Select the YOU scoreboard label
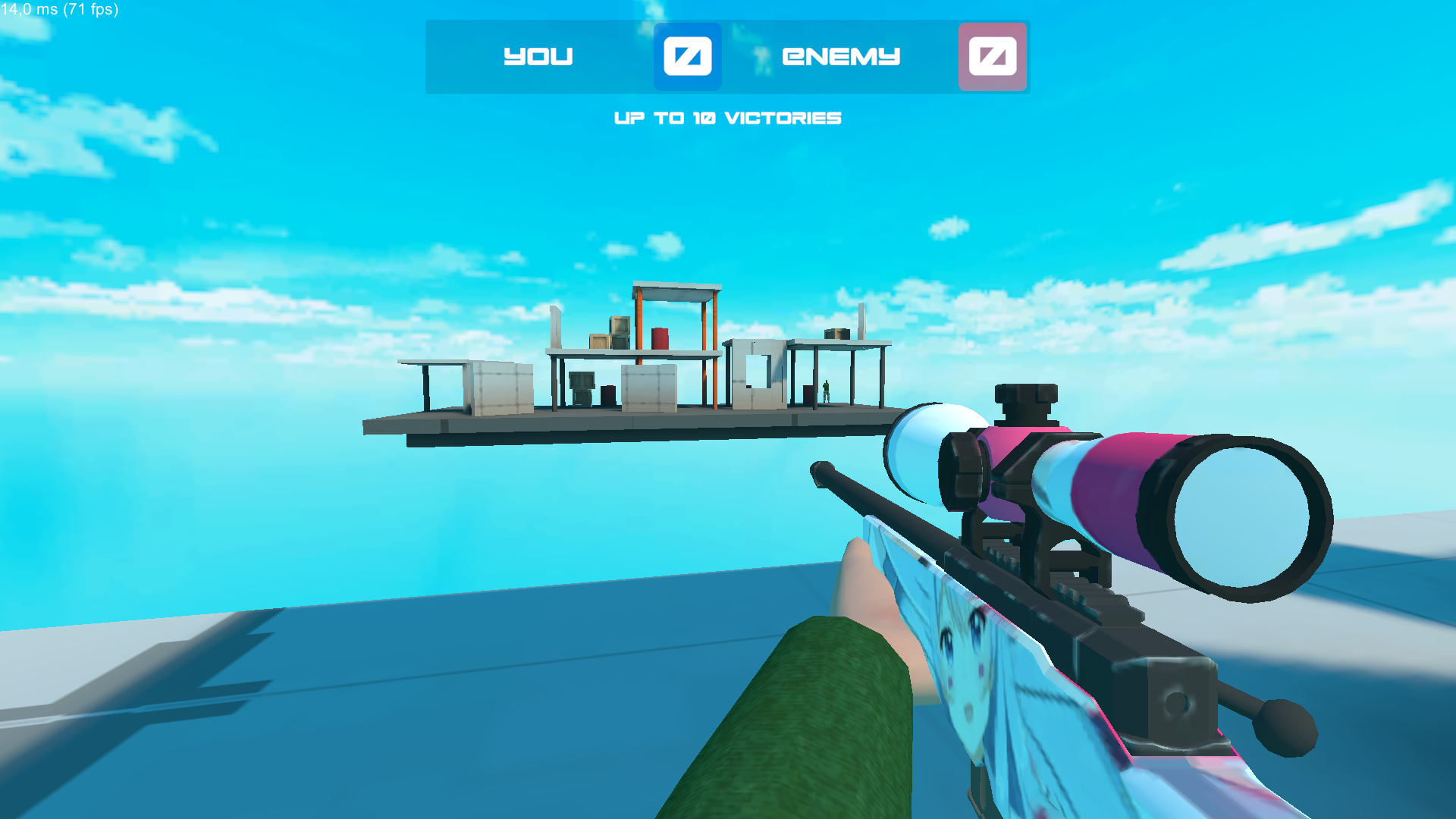This screenshot has height=819, width=1456. click(x=538, y=56)
